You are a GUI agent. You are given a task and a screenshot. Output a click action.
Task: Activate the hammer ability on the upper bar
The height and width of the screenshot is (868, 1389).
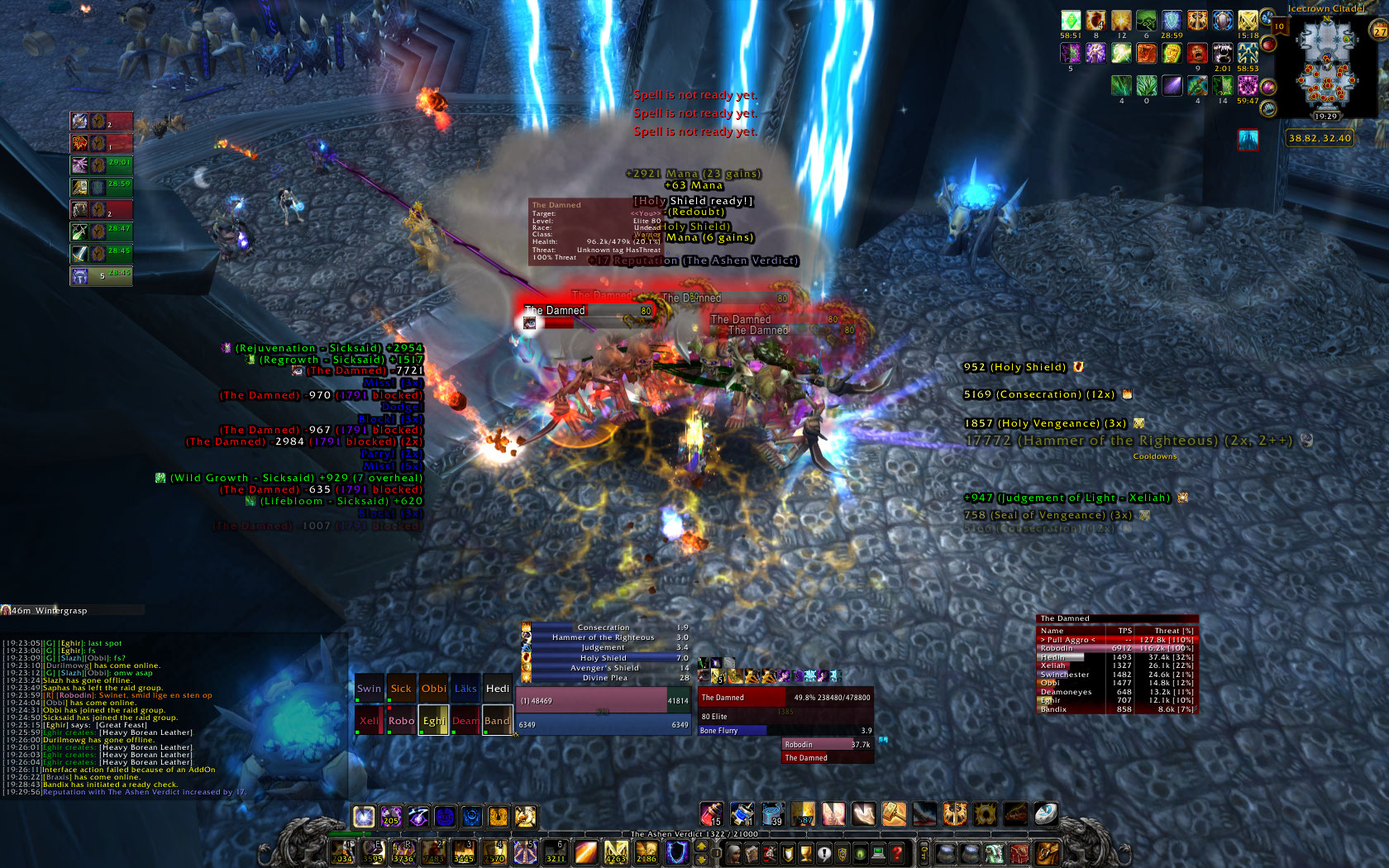(894, 814)
